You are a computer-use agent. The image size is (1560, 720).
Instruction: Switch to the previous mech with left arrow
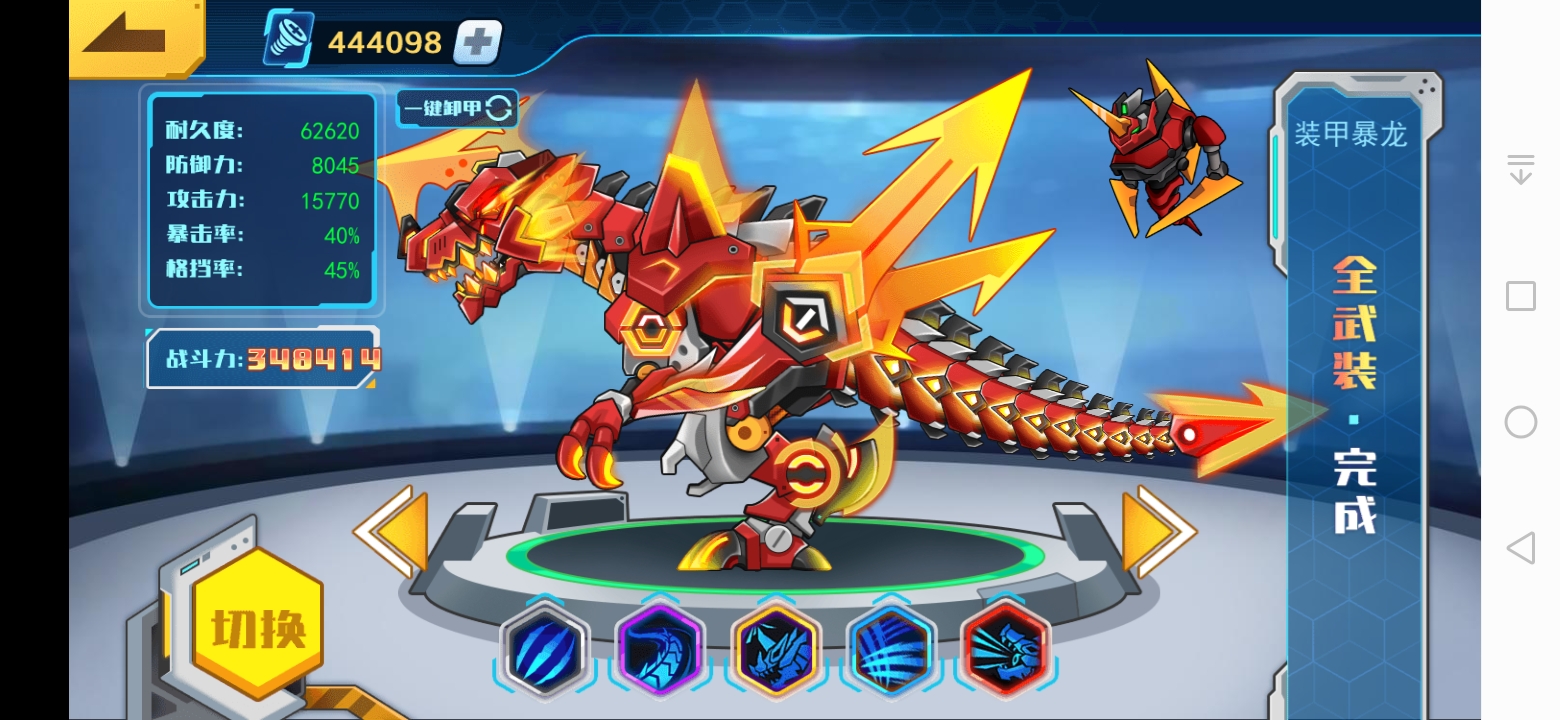click(x=391, y=531)
